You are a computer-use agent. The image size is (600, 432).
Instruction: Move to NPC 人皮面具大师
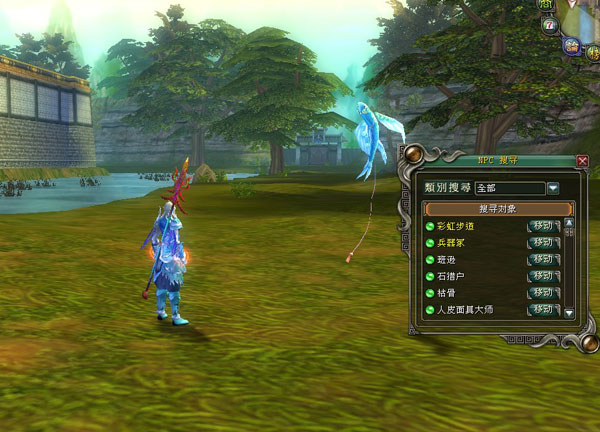click(543, 310)
